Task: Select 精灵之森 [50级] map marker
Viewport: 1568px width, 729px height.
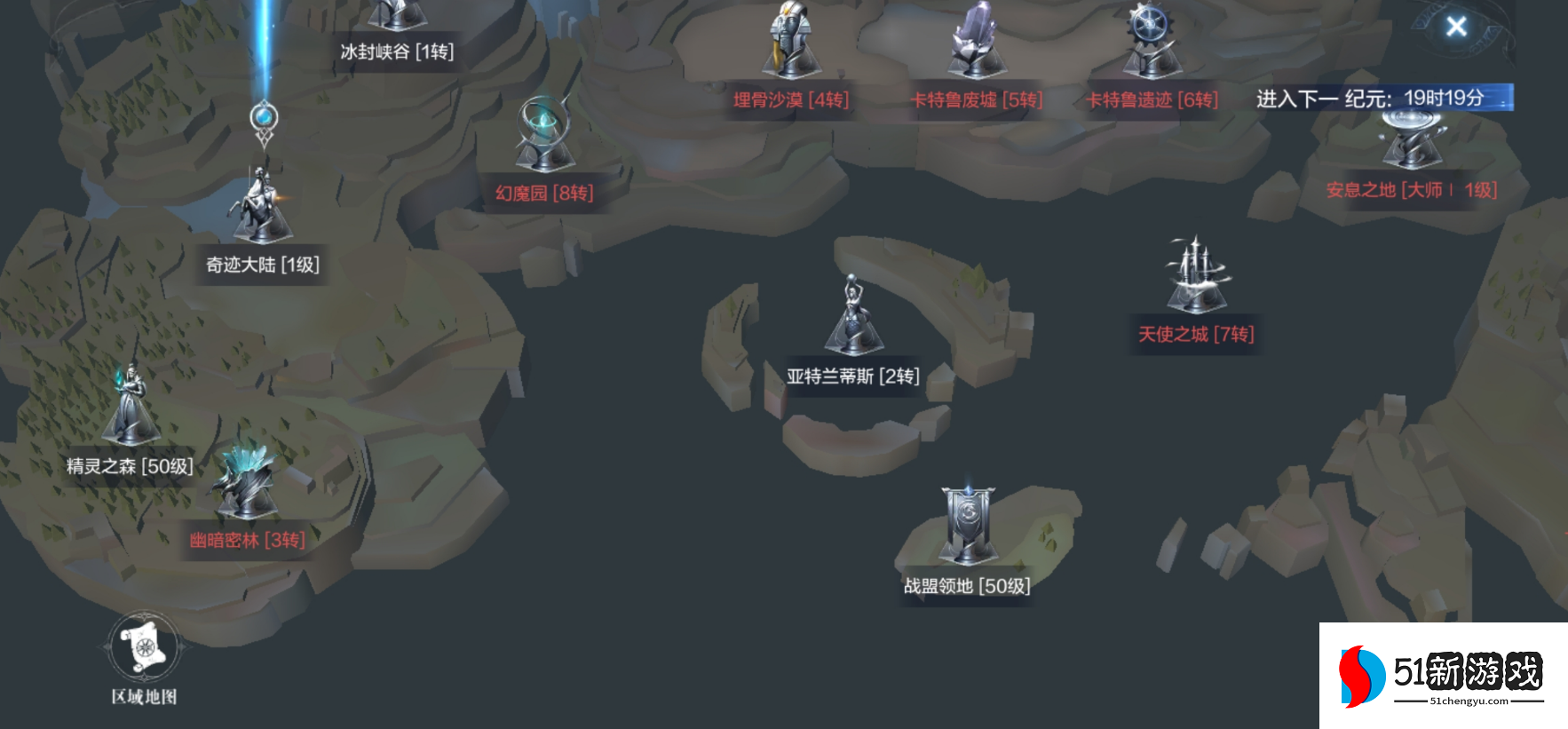Action: 130,465
